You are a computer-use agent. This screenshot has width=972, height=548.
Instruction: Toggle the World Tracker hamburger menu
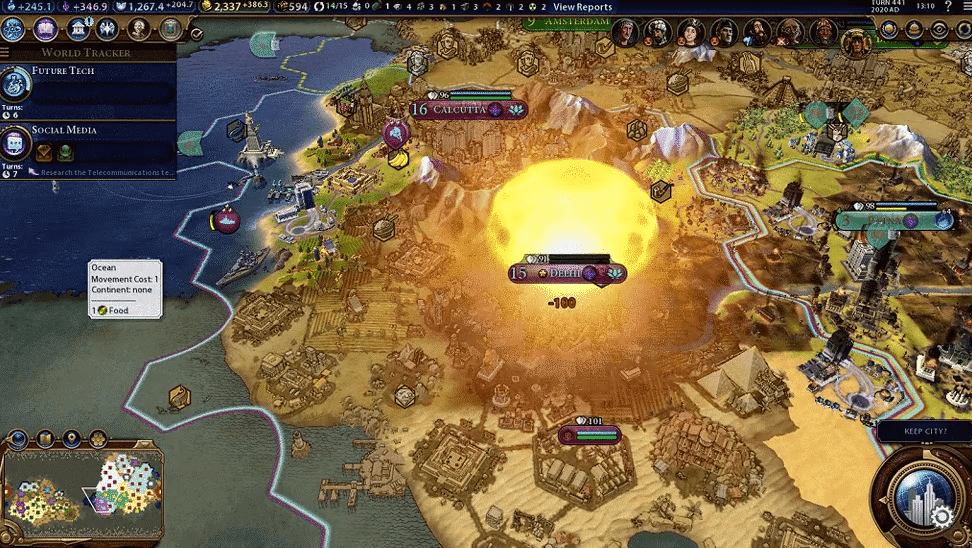click(x=6, y=52)
